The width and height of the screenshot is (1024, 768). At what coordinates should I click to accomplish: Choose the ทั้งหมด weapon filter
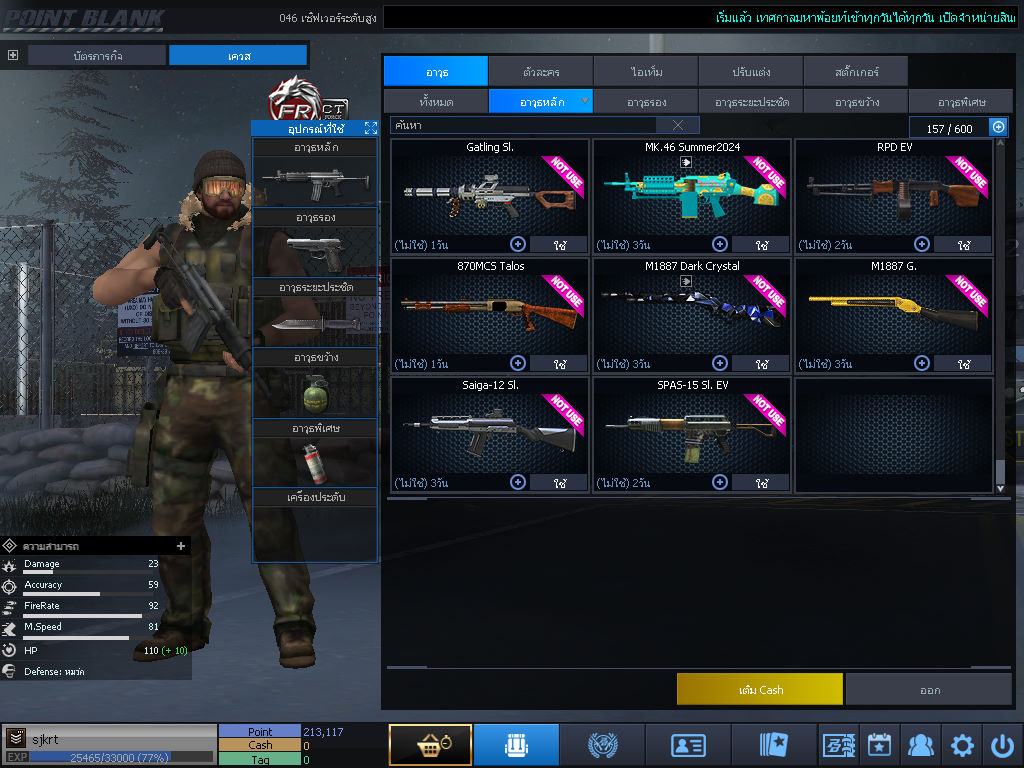click(435, 102)
